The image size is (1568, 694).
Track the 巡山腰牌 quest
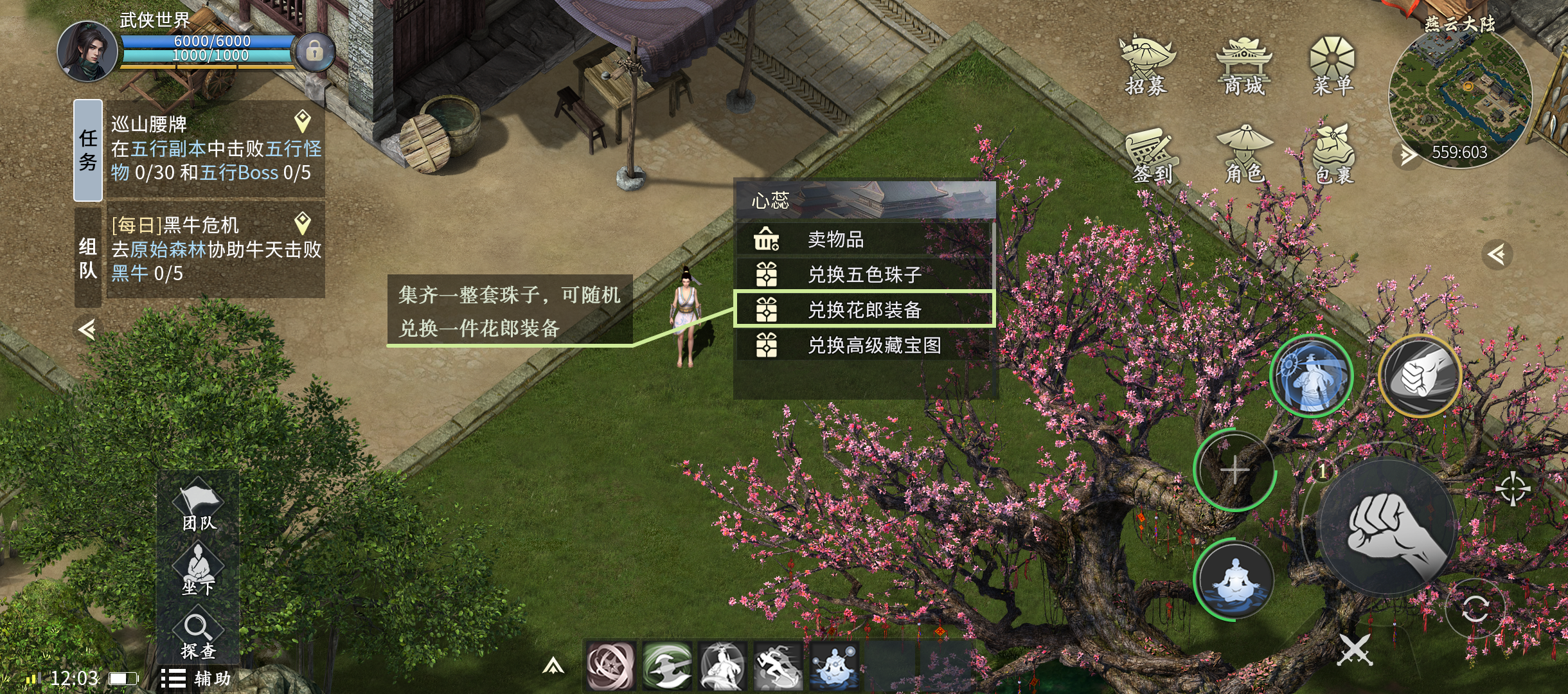click(x=303, y=121)
